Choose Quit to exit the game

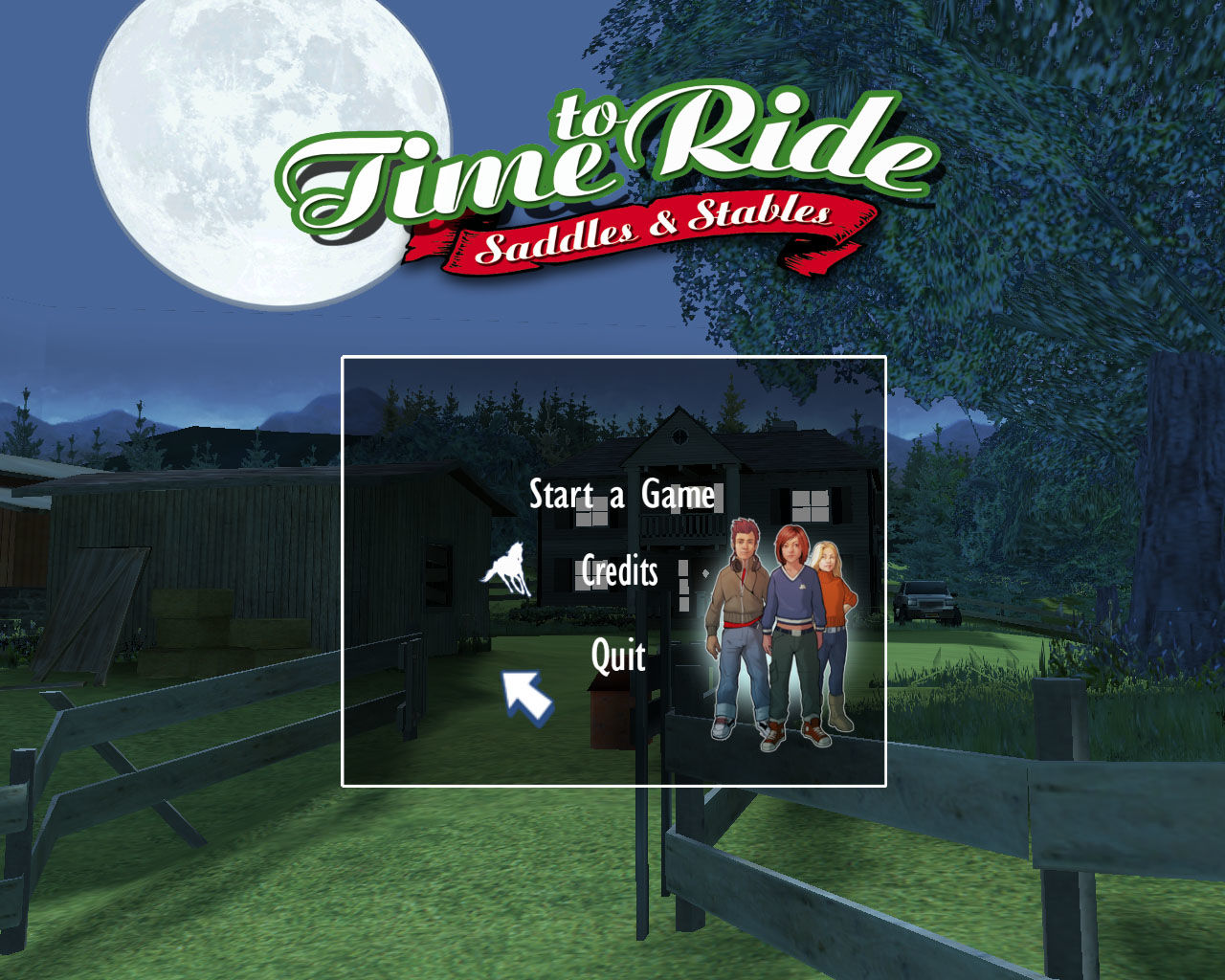pyautogui.click(x=617, y=656)
